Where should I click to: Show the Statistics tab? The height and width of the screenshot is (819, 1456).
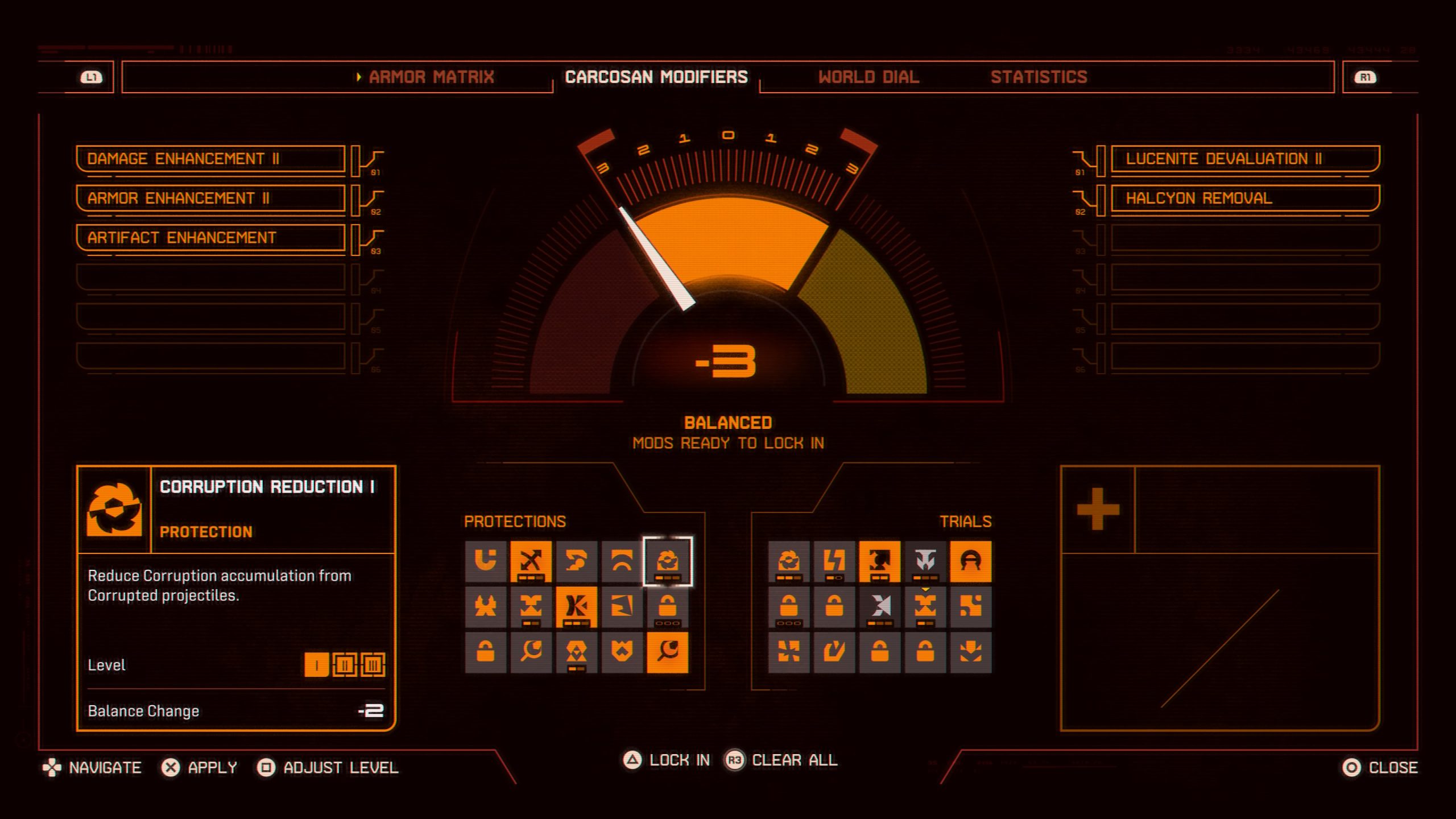(x=1039, y=77)
